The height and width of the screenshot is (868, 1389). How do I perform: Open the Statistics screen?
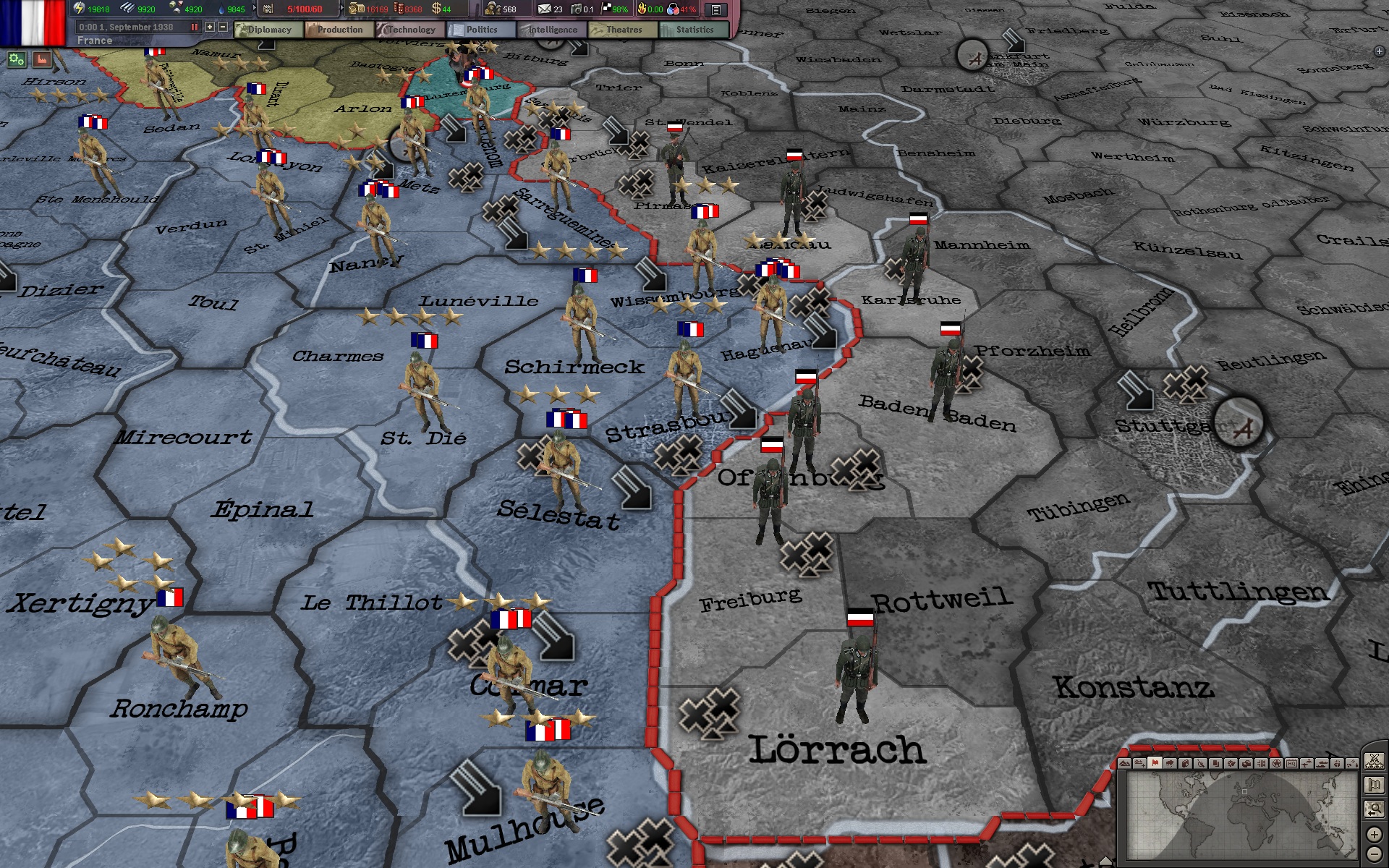pos(694,30)
